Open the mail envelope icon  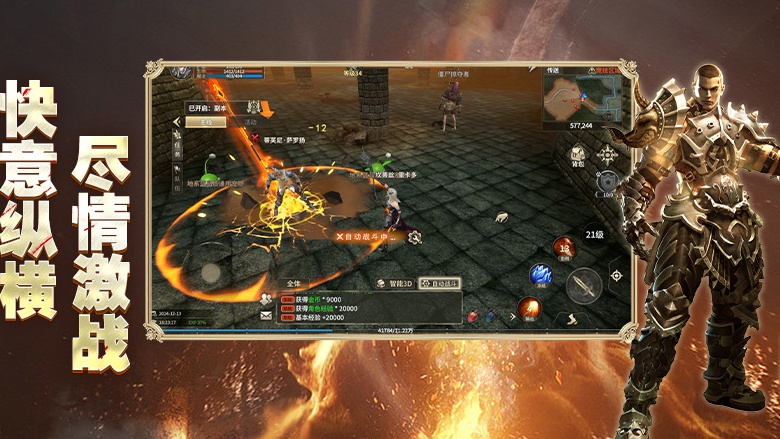pos(266,315)
